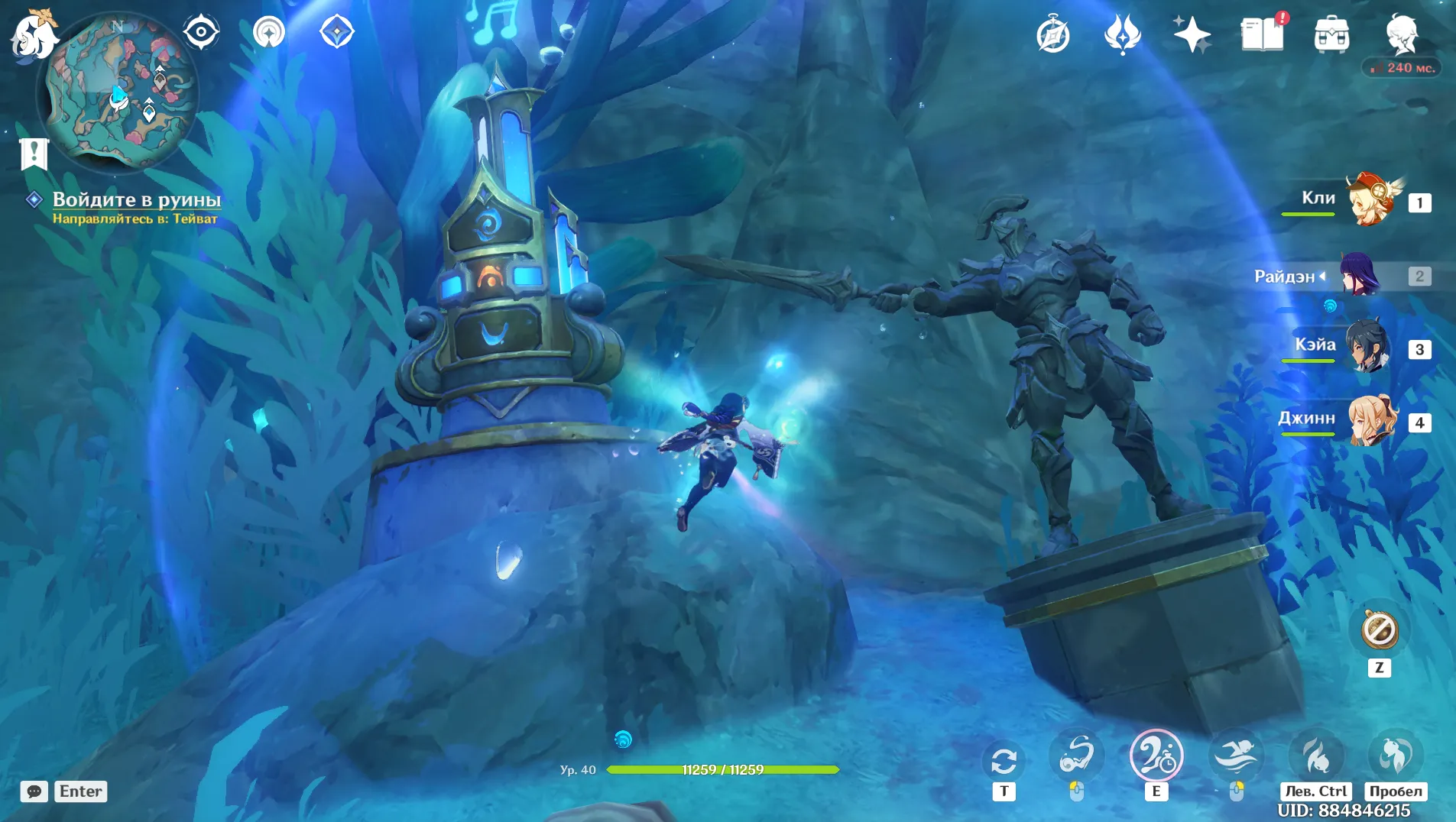Switch to party member Кэйа
The image size is (1456, 822).
pos(1368,348)
